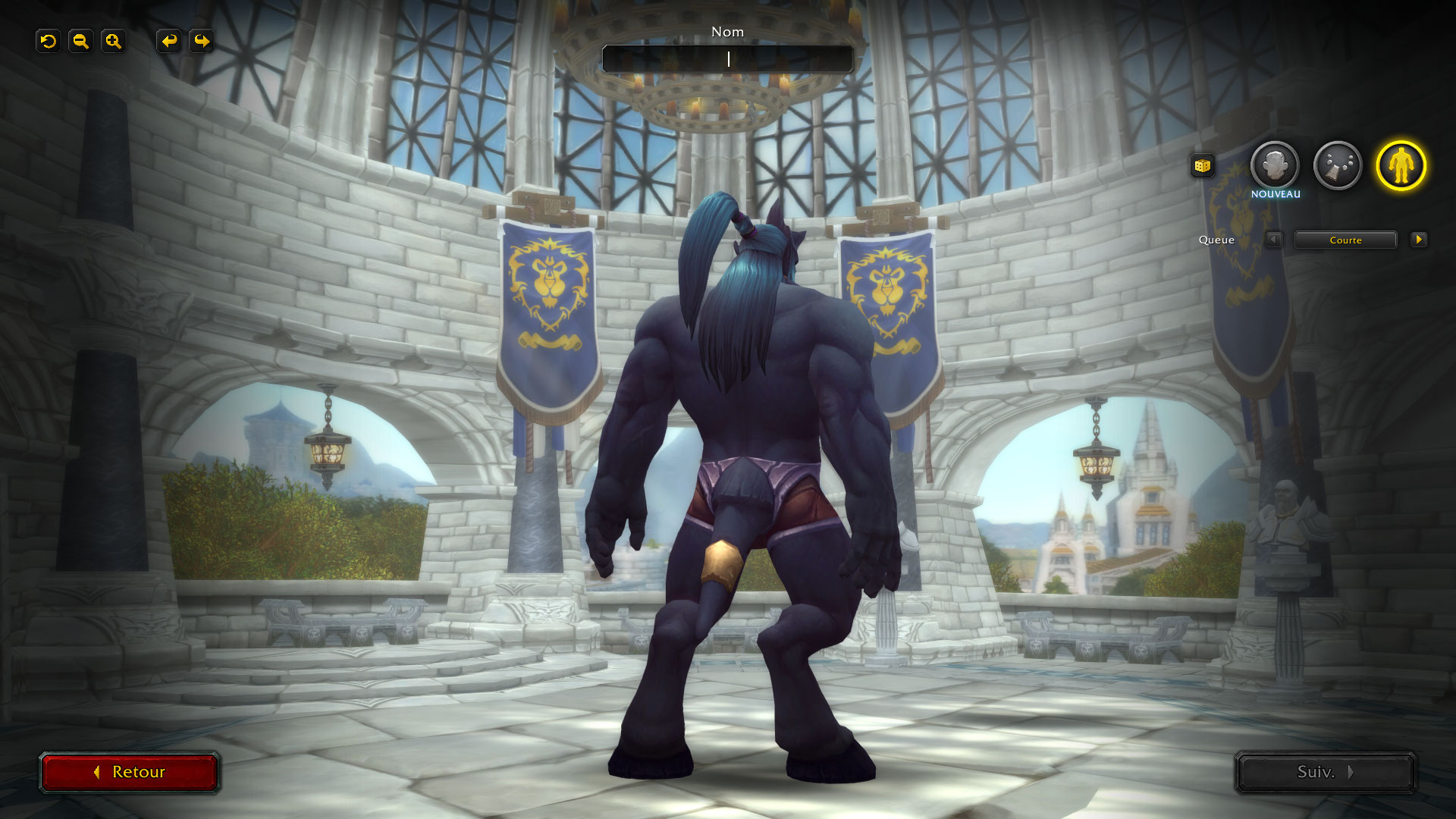Select the yellow body customization tab
The image size is (1456, 819).
click(1401, 165)
